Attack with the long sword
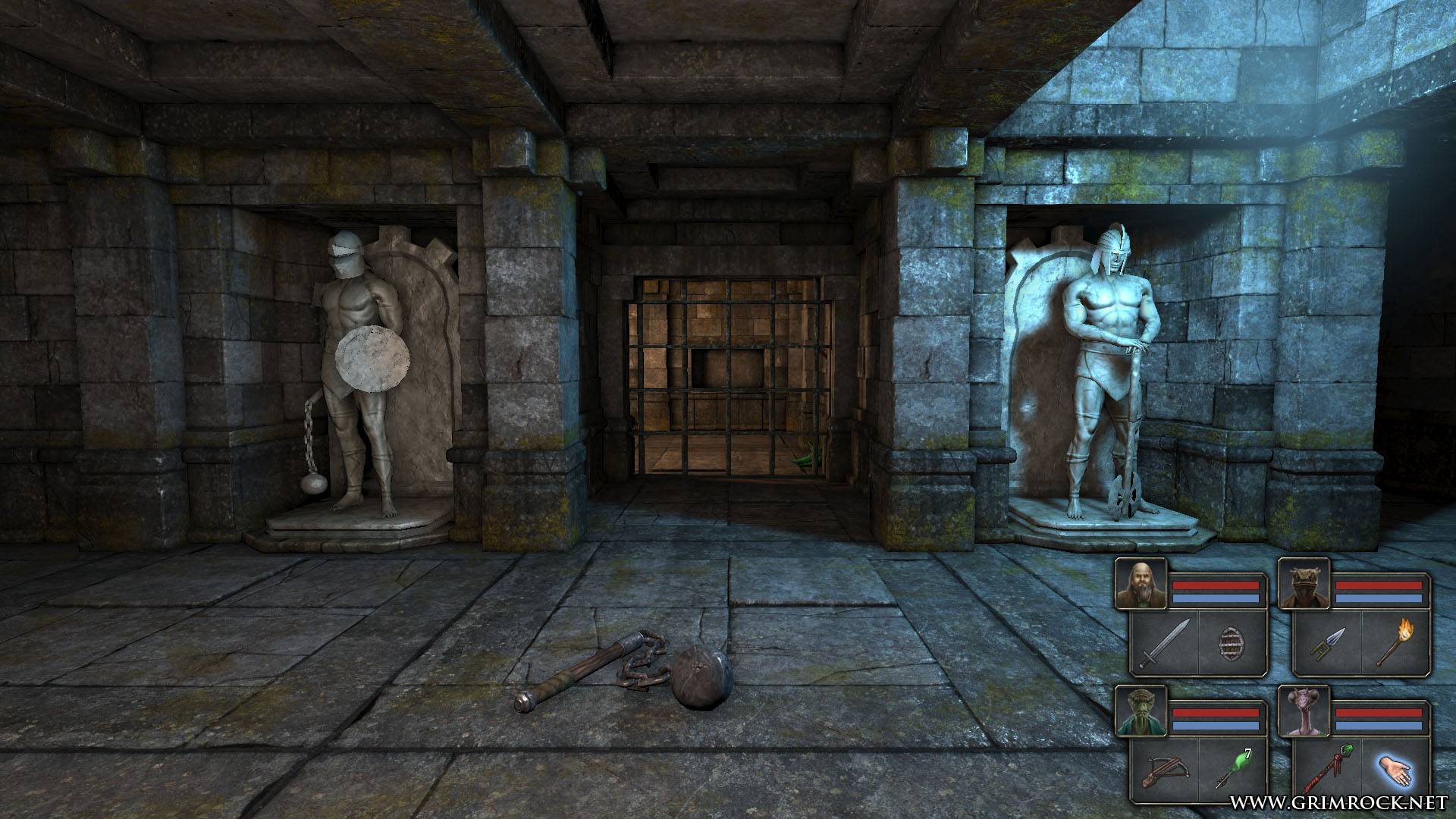1456x819 pixels. pos(1165,645)
